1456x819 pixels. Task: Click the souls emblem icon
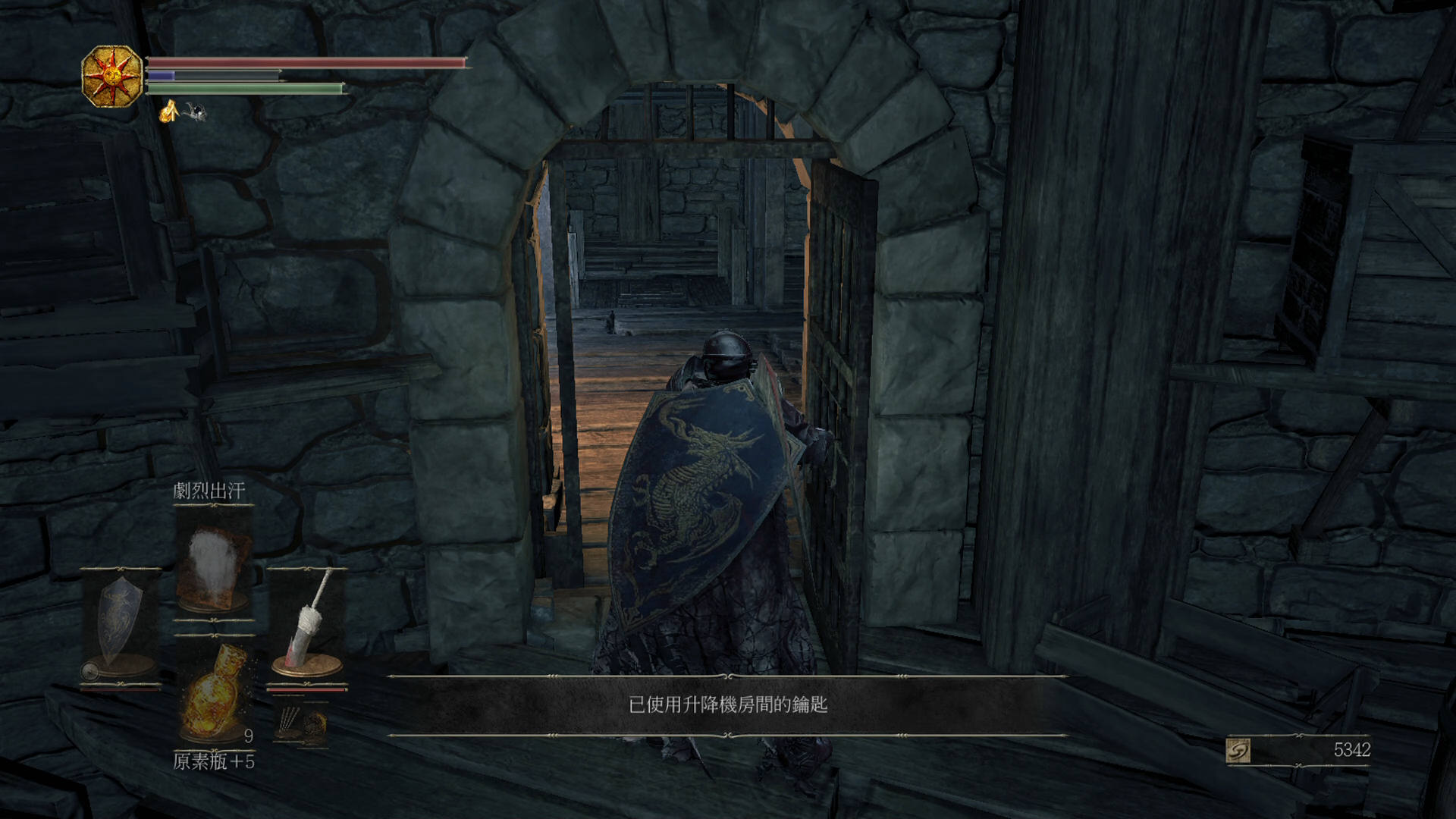coord(1238,751)
